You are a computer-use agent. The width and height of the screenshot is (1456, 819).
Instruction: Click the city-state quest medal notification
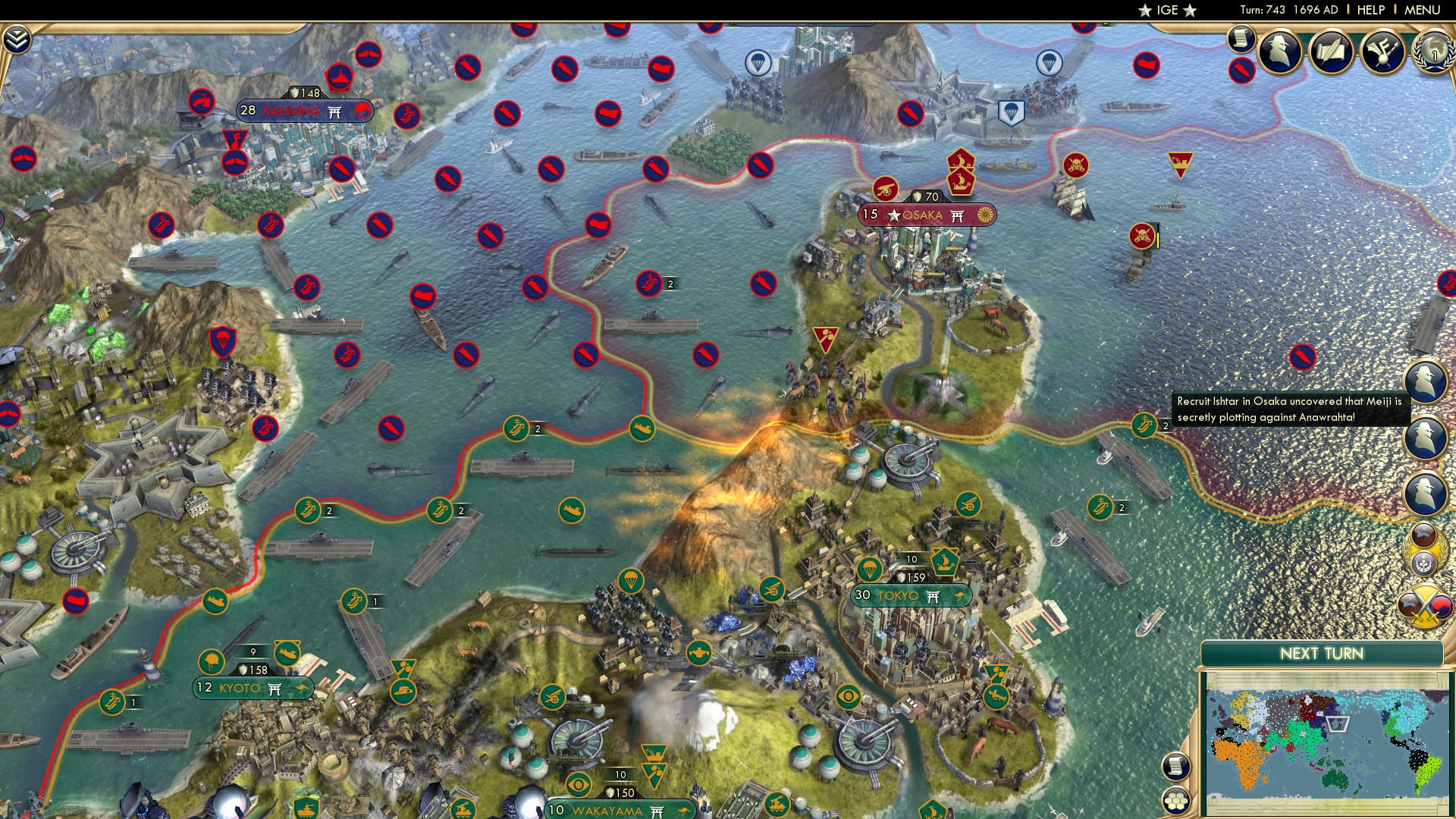pyautogui.click(x=1427, y=548)
